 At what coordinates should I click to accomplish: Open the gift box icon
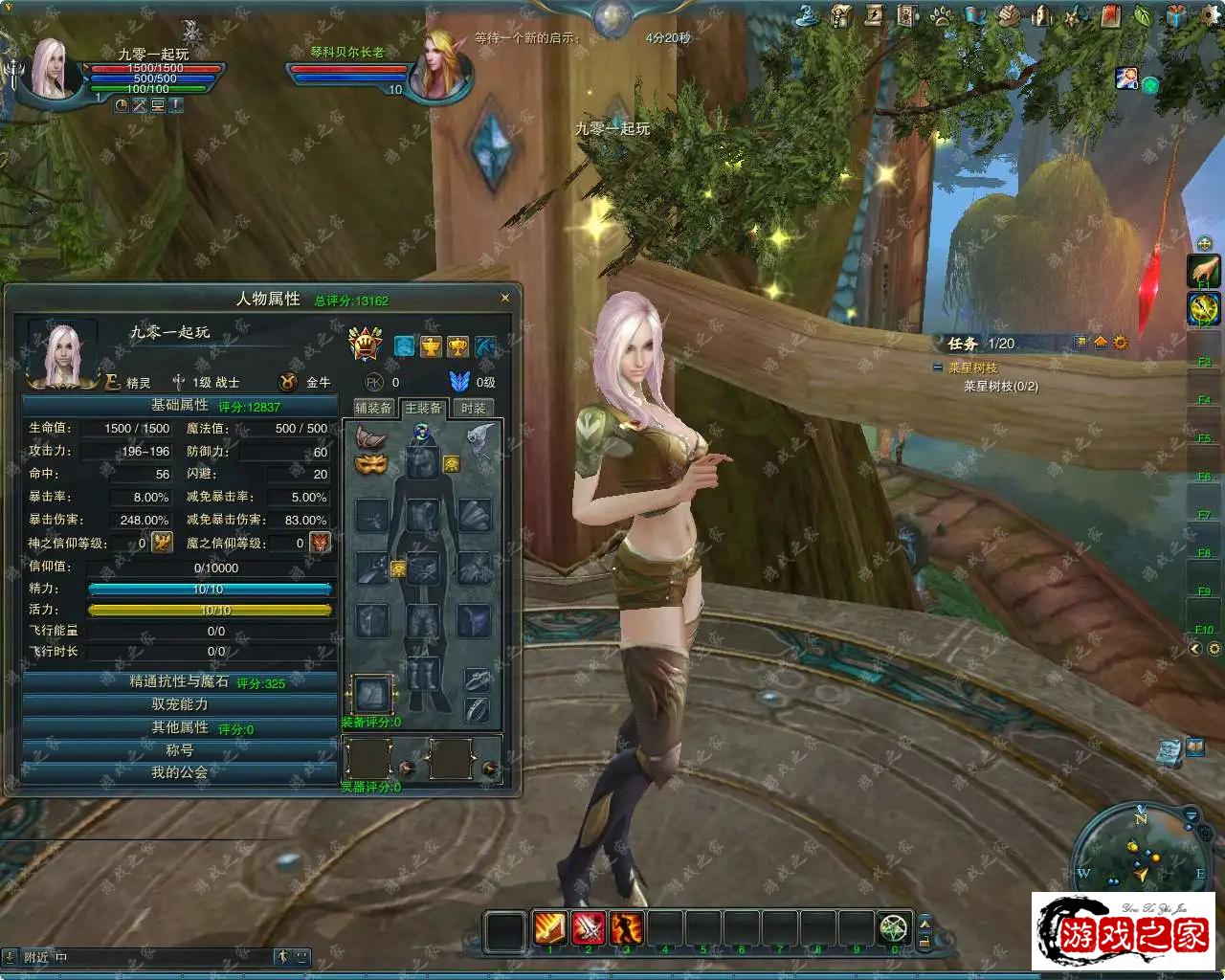[1177, 15]
